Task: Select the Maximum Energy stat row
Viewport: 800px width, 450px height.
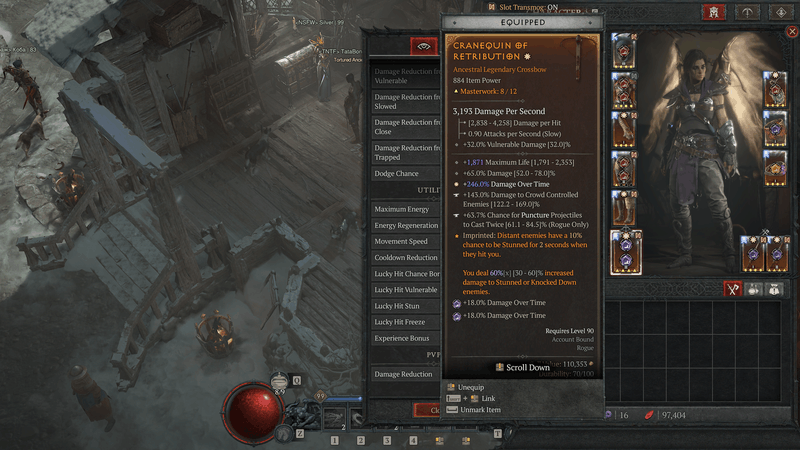Action: (x=405, y=209)
